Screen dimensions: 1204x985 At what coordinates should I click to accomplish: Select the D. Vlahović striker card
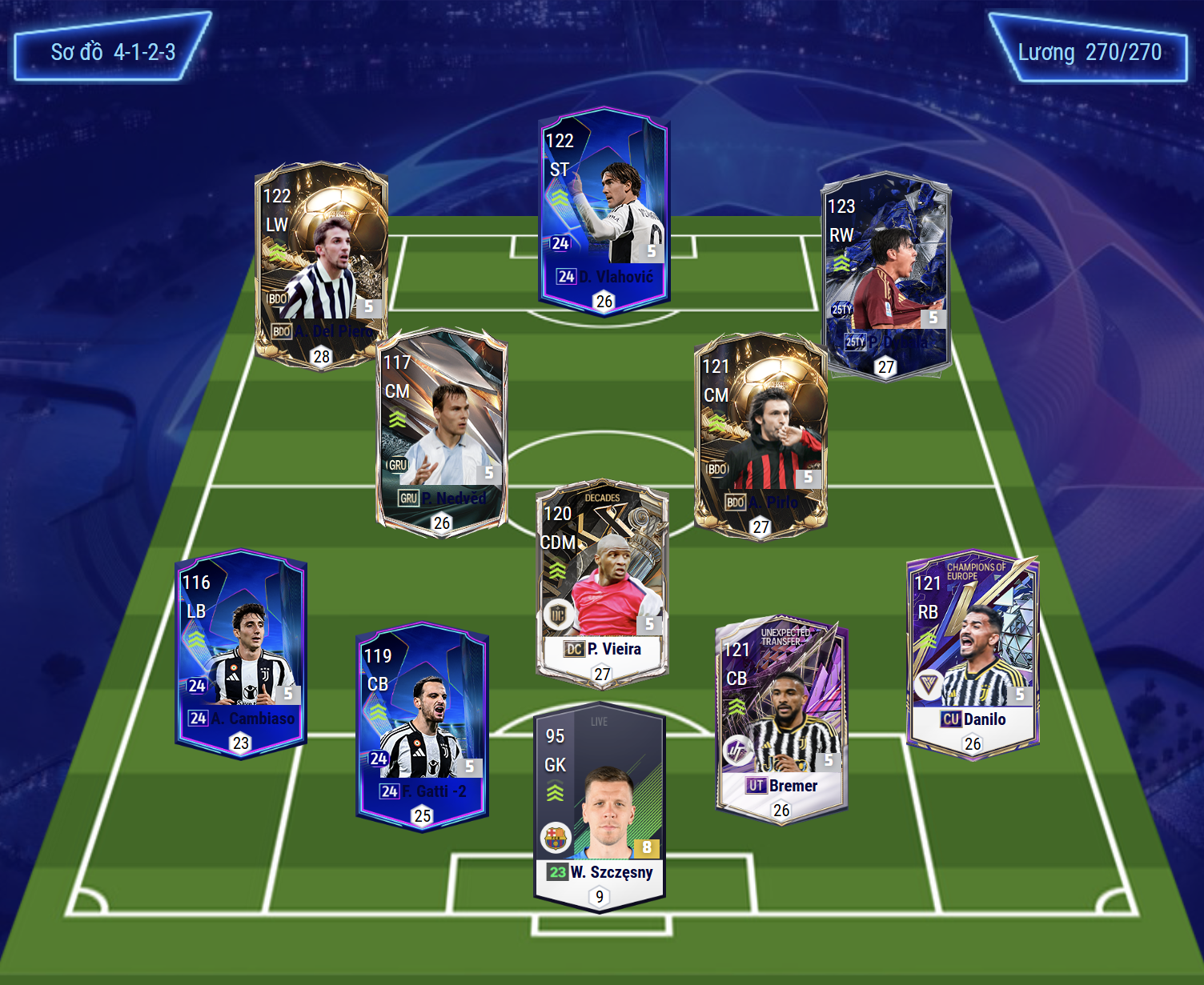coord(604,214)
